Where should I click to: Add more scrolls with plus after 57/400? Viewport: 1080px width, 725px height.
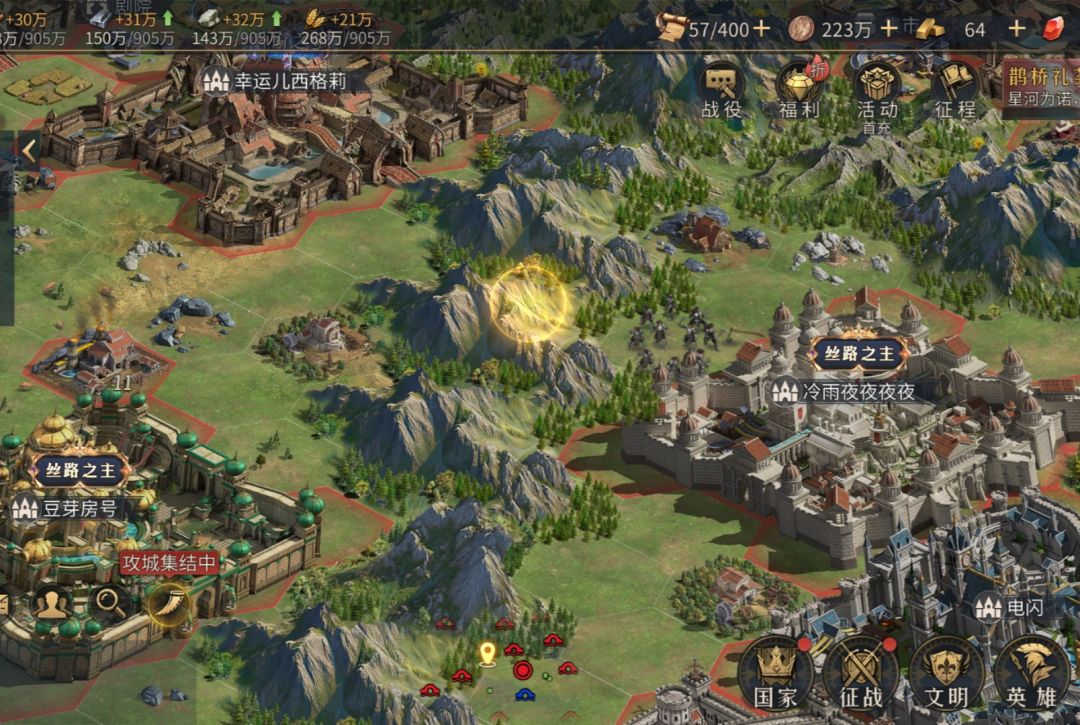[x=762, y=28]
